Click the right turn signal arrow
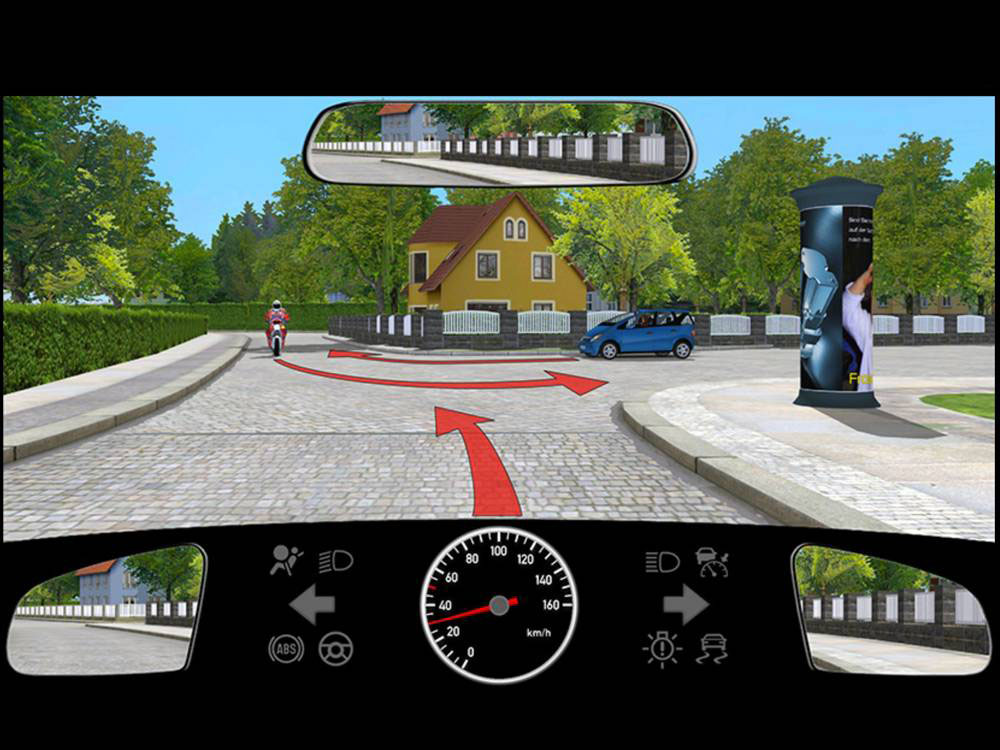Screen dimensions: 1000x750 coord(686,605)
